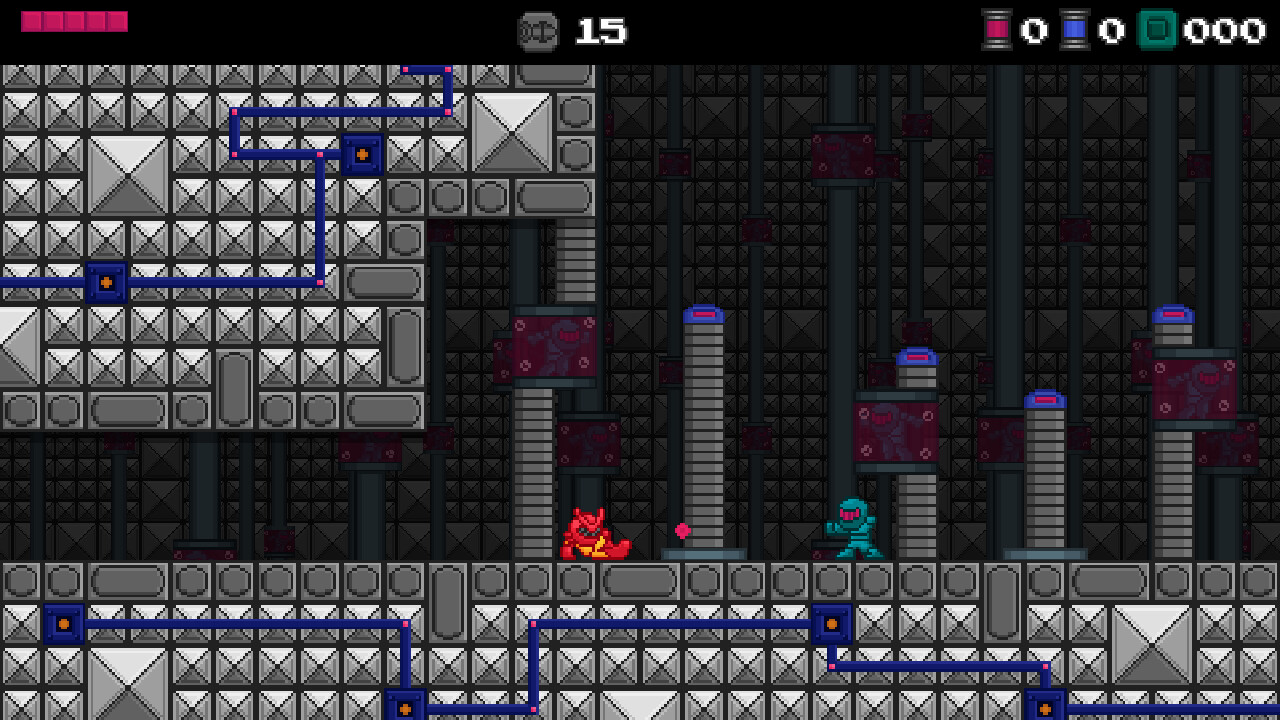
Task: Click the skull panel above the red enemy
Action: [588, 445]
